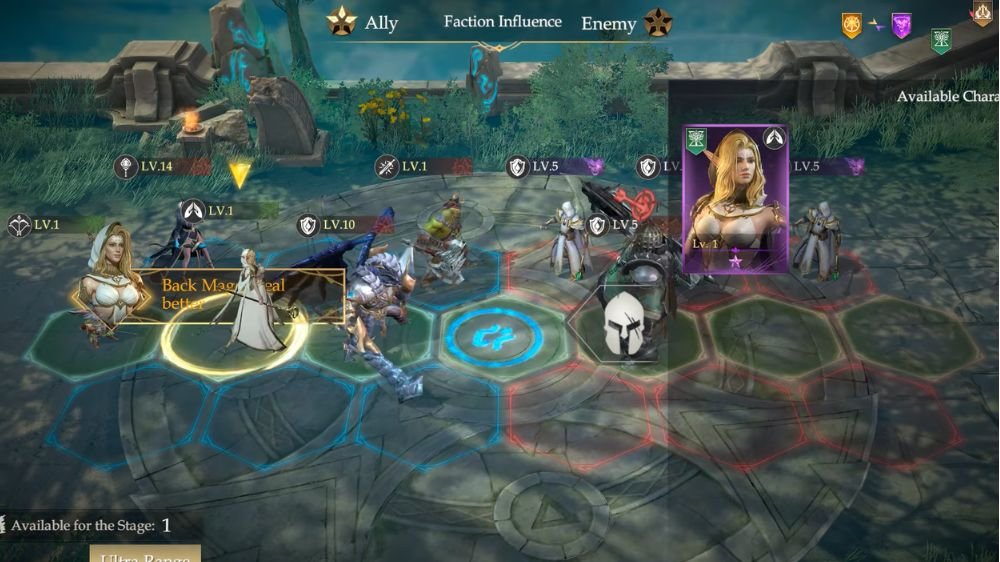Click the brown faction banner in the corner

point(982,12)
